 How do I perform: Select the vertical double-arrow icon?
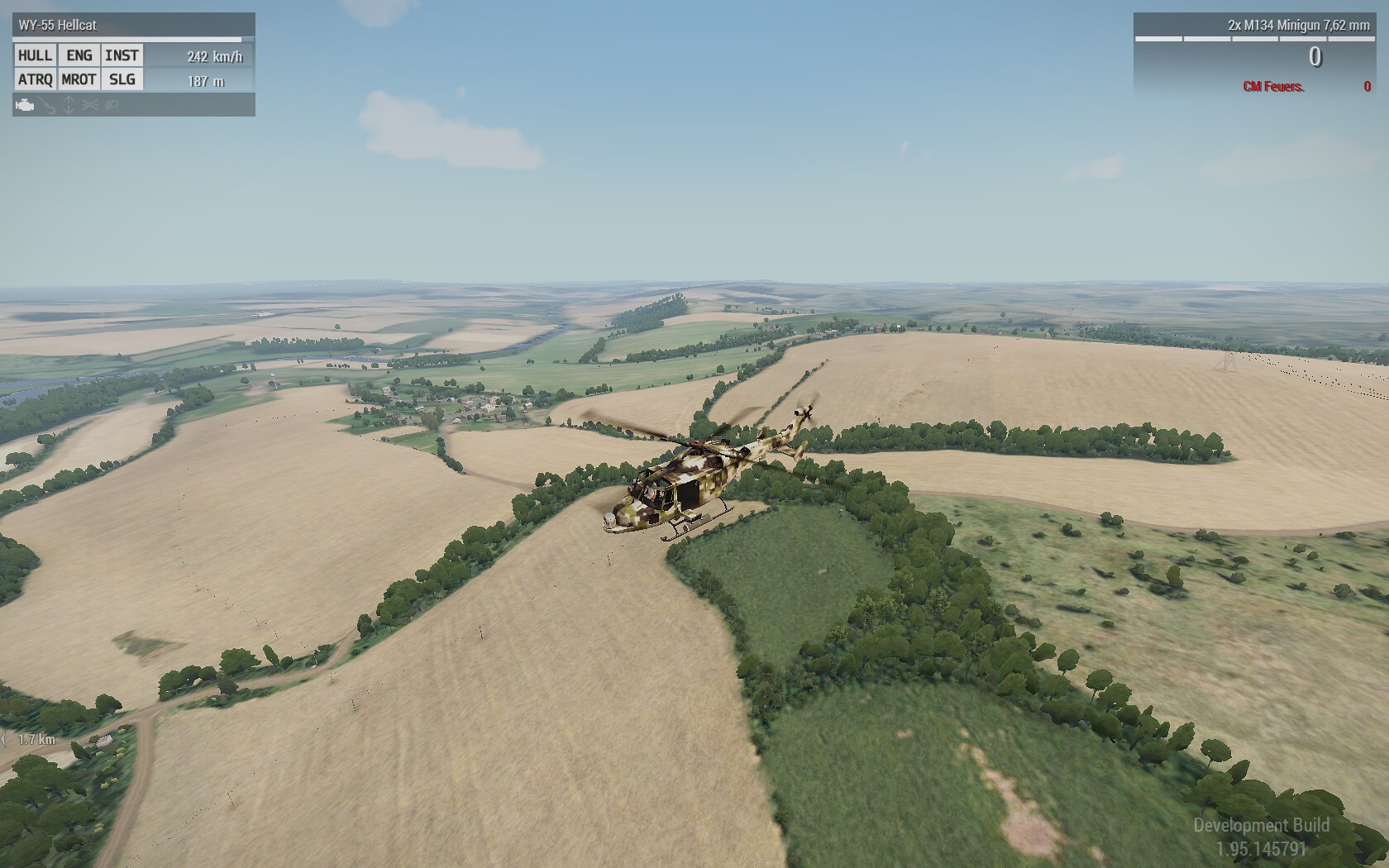coord(69,105)
